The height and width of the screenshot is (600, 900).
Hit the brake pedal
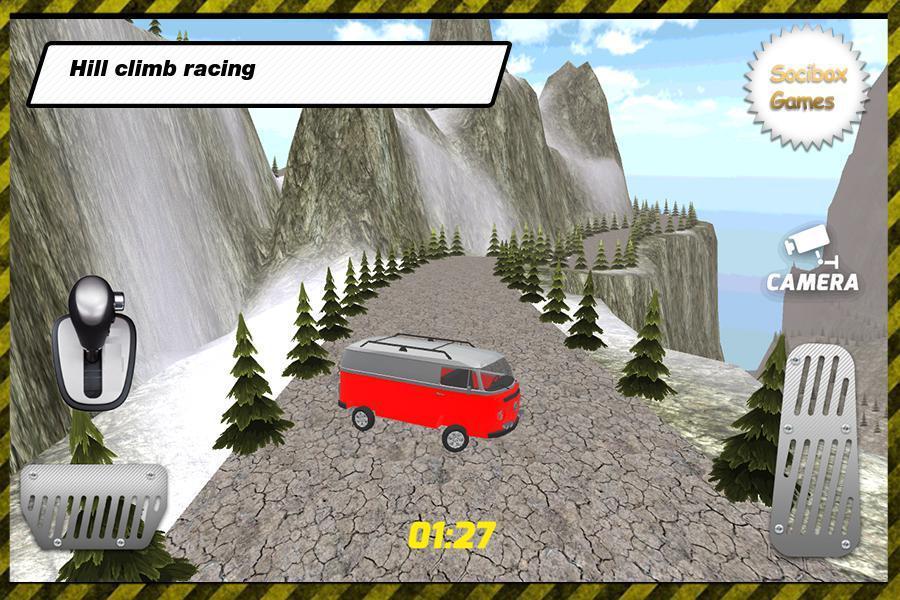[x=94, y=503]
